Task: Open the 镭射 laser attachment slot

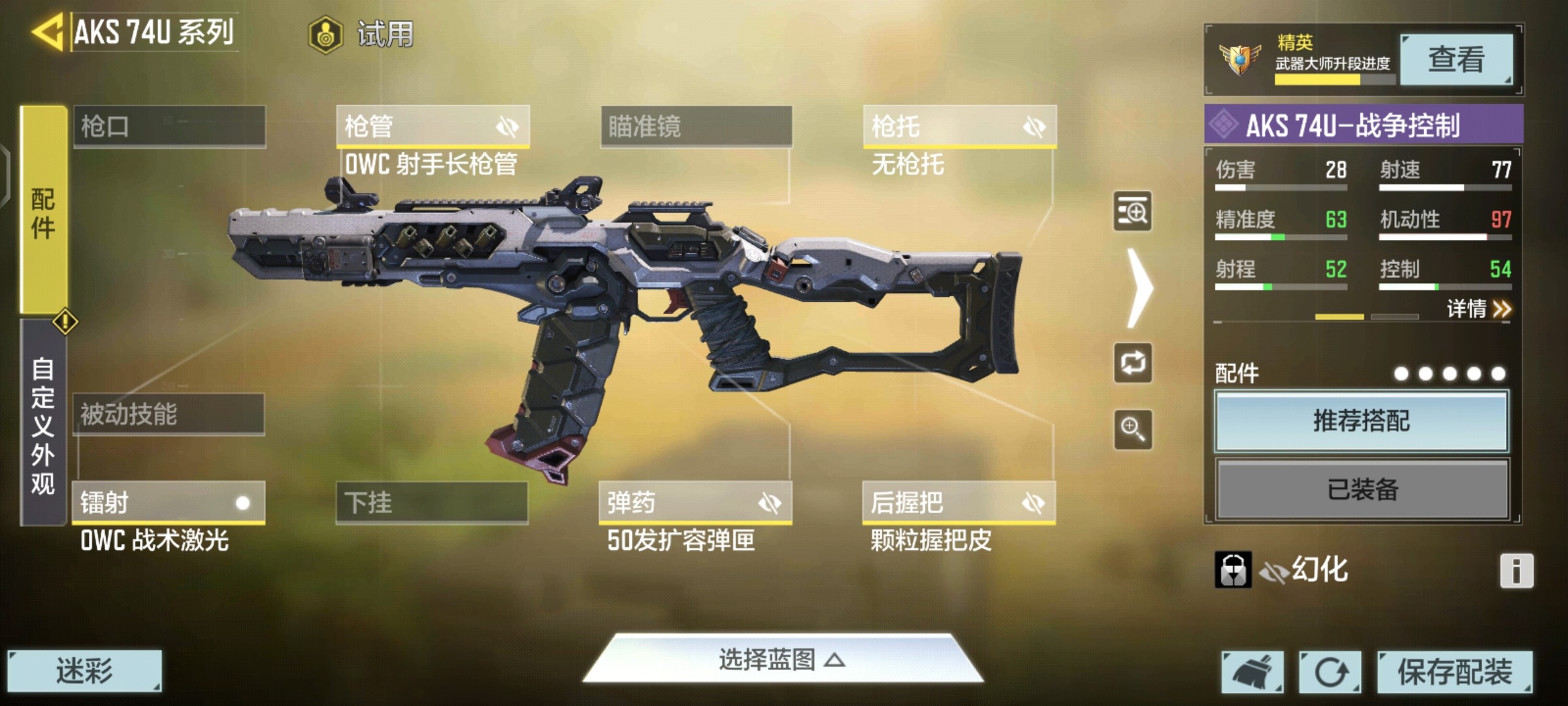Action: pyautogui.click(x=169, y=503)
